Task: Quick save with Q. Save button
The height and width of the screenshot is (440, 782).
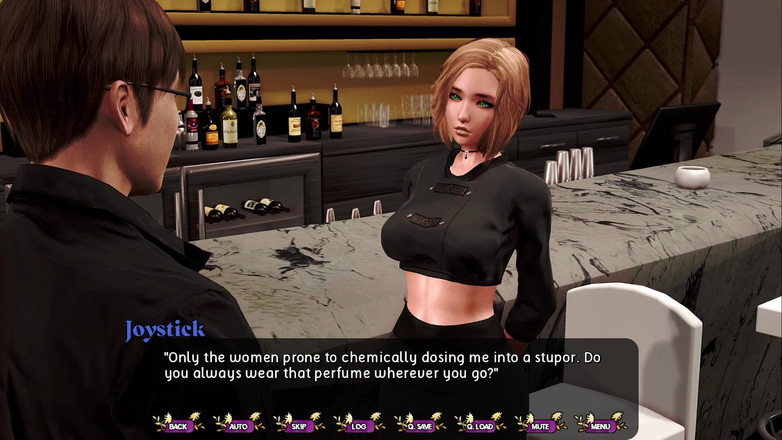Action: coord(419,425)
